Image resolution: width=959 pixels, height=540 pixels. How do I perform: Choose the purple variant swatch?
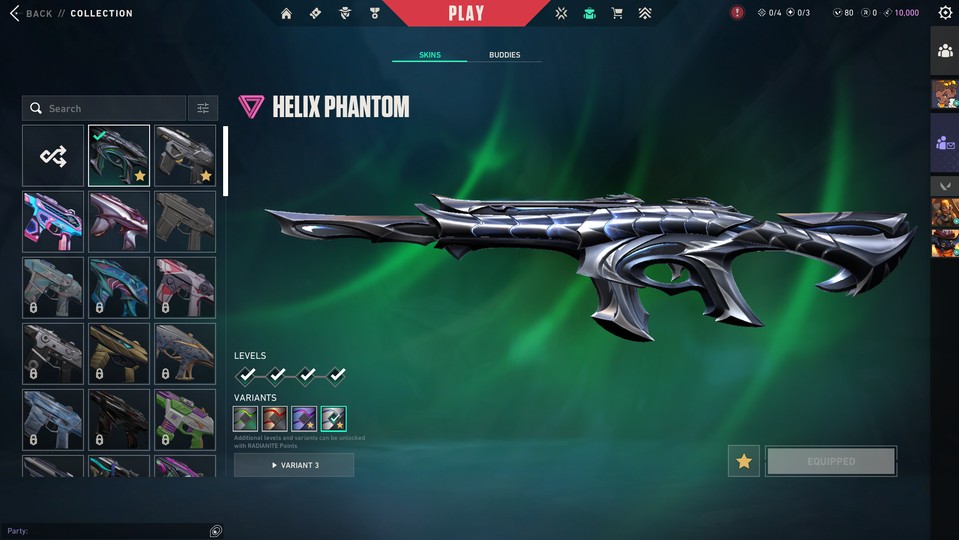tap(304, 419)
